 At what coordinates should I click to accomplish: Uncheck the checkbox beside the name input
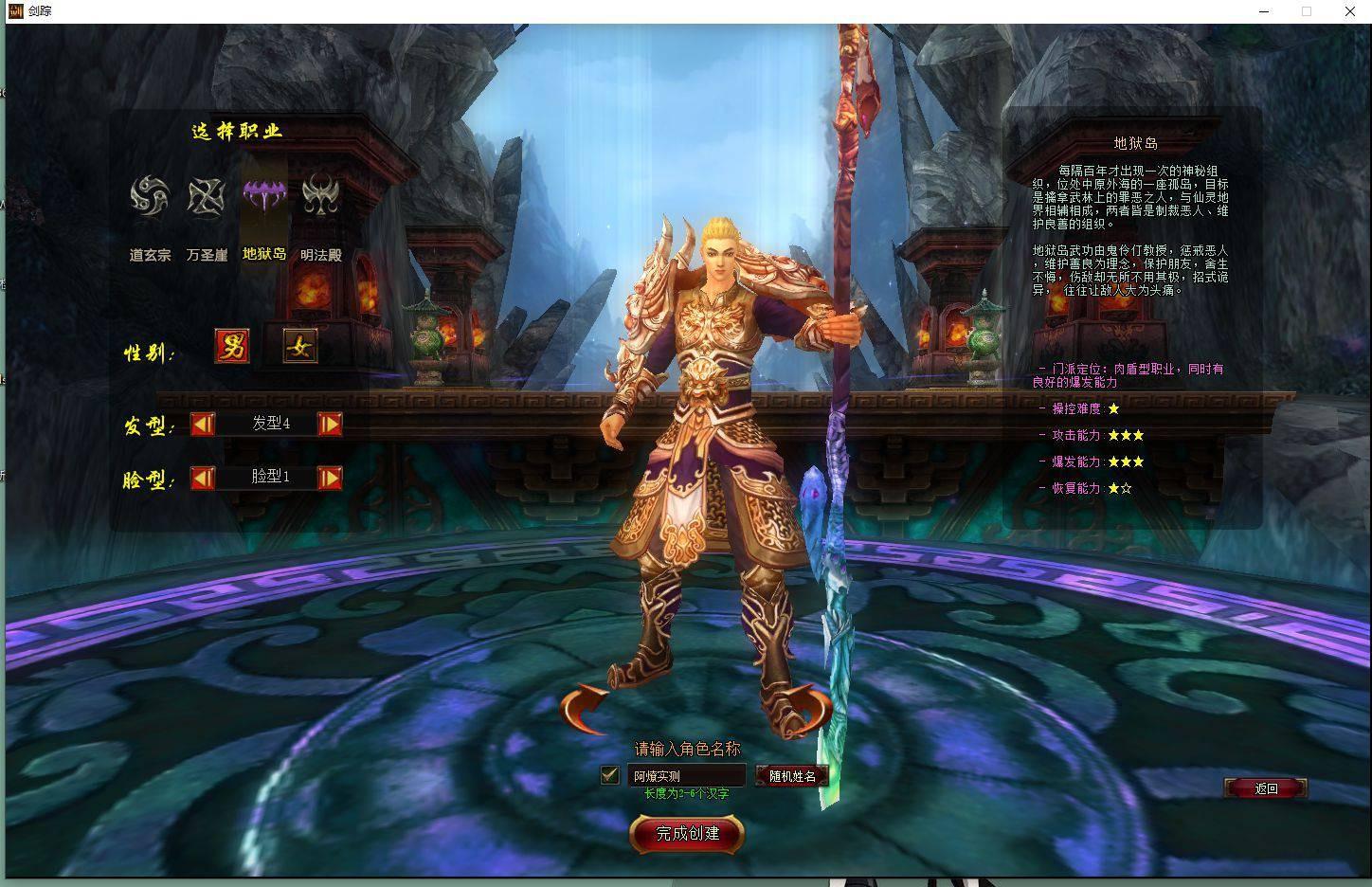click(x=611, y=774)
